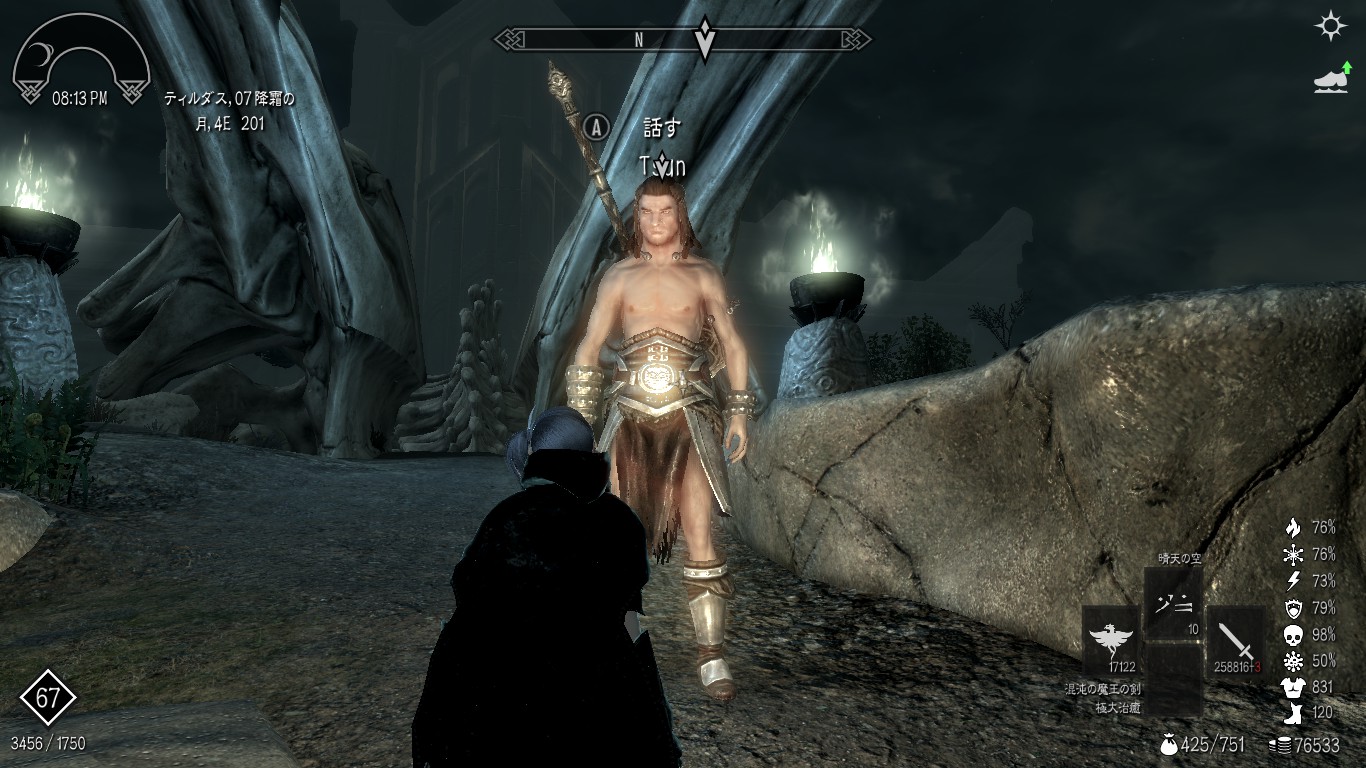This screenshot has height=768, width=1366.
Task: Click the armor rating cuirass icon
Action: 1293,688
